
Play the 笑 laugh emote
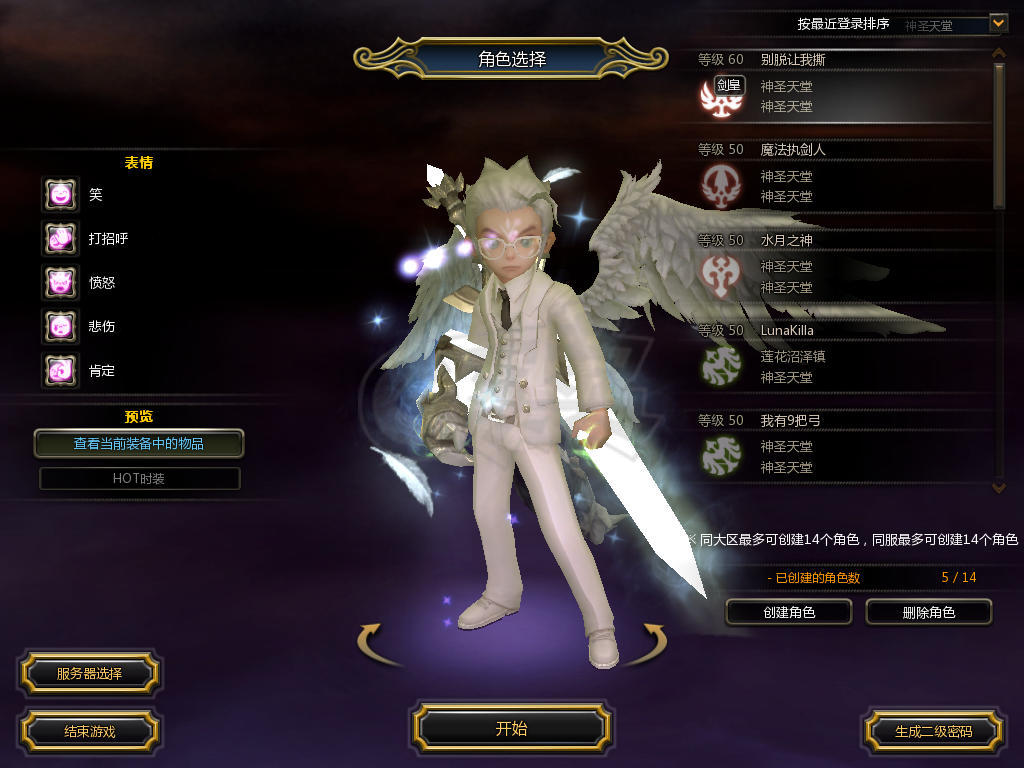point(60,195)
